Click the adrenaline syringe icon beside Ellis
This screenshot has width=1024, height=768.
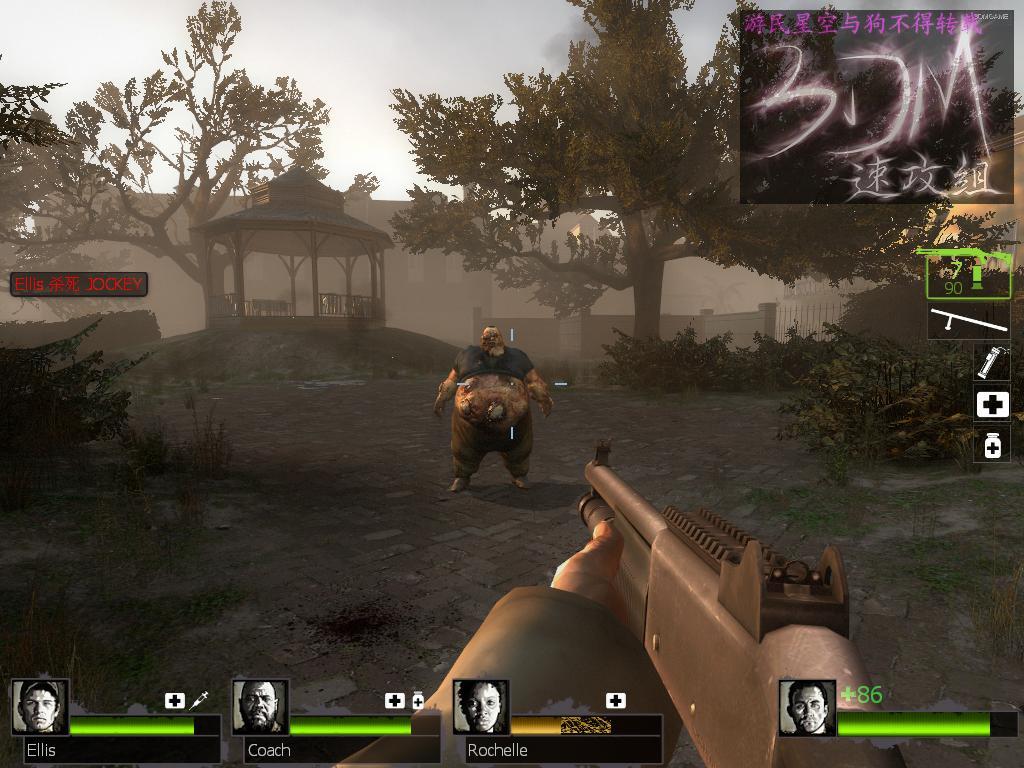[x=199, y=700]
